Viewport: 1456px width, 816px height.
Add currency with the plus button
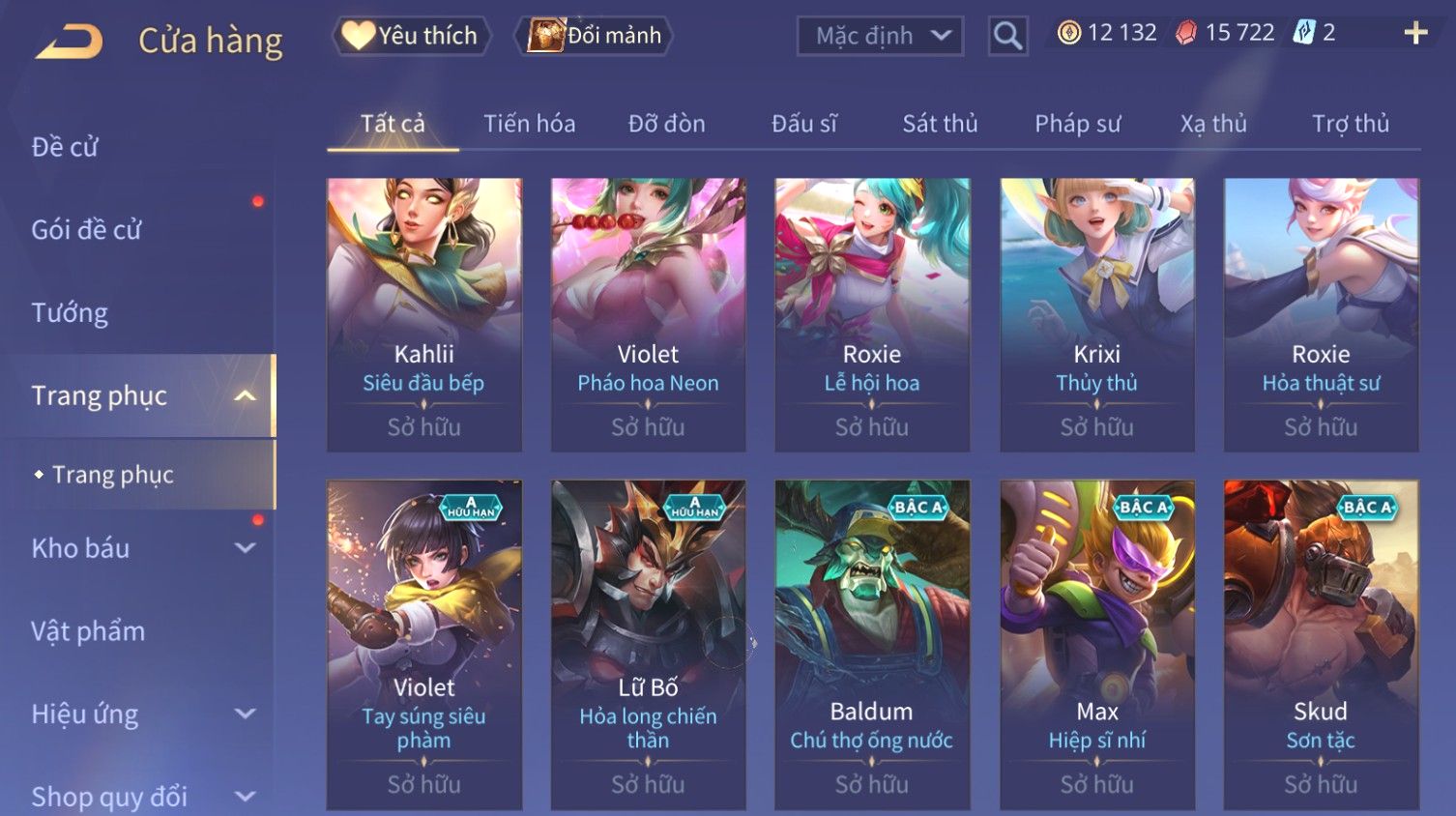coord(1415,34)
